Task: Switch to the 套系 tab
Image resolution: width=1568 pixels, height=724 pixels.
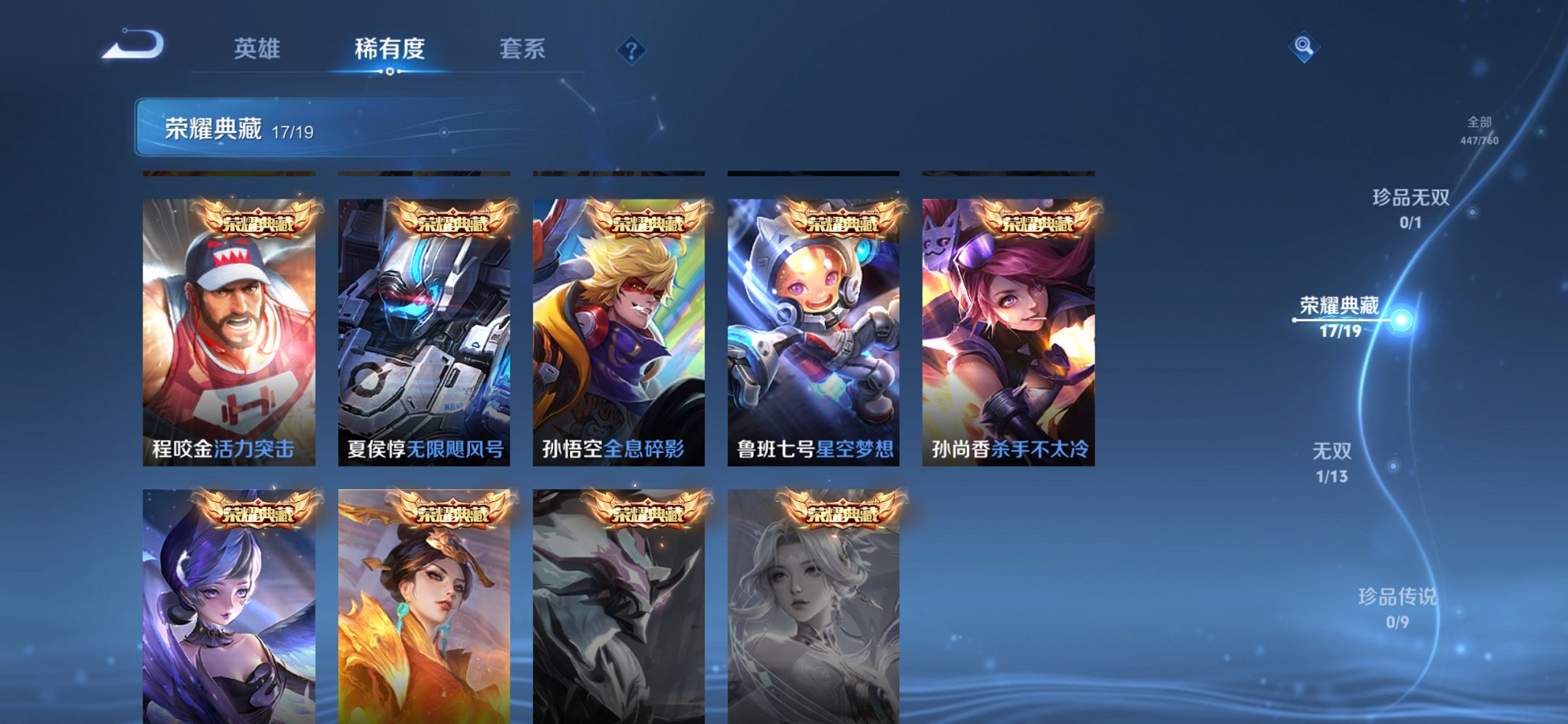Action: (x=524, y=50)
